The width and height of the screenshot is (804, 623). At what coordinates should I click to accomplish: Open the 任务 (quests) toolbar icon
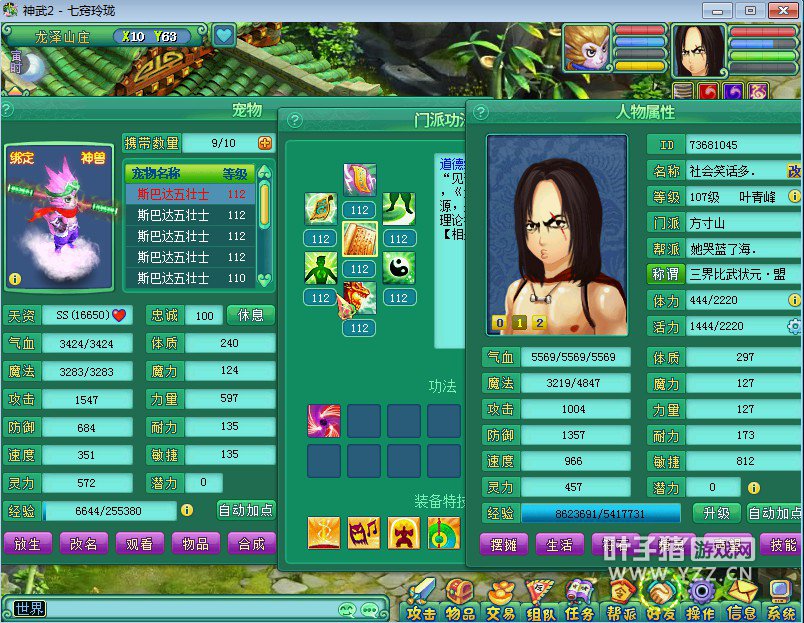point(580,601)
